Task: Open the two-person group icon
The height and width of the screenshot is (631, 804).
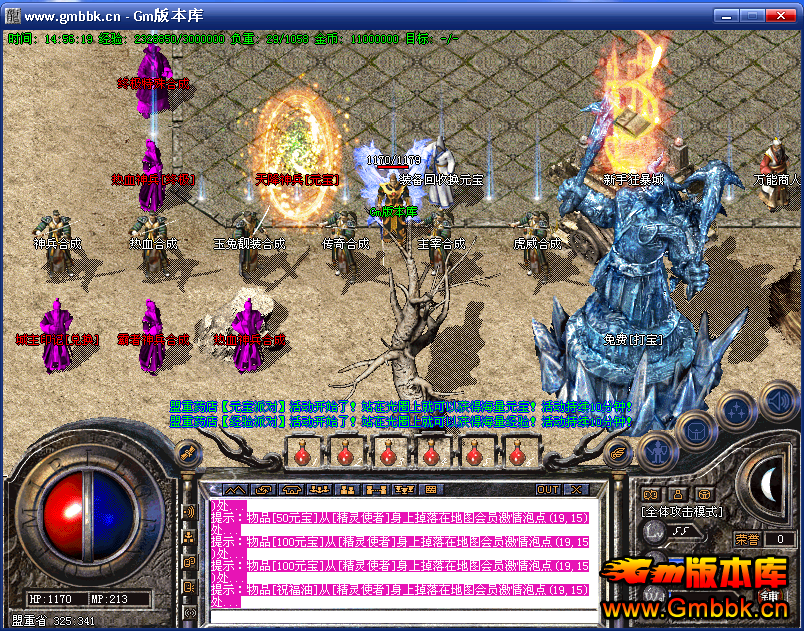Action: click(349, 490)
